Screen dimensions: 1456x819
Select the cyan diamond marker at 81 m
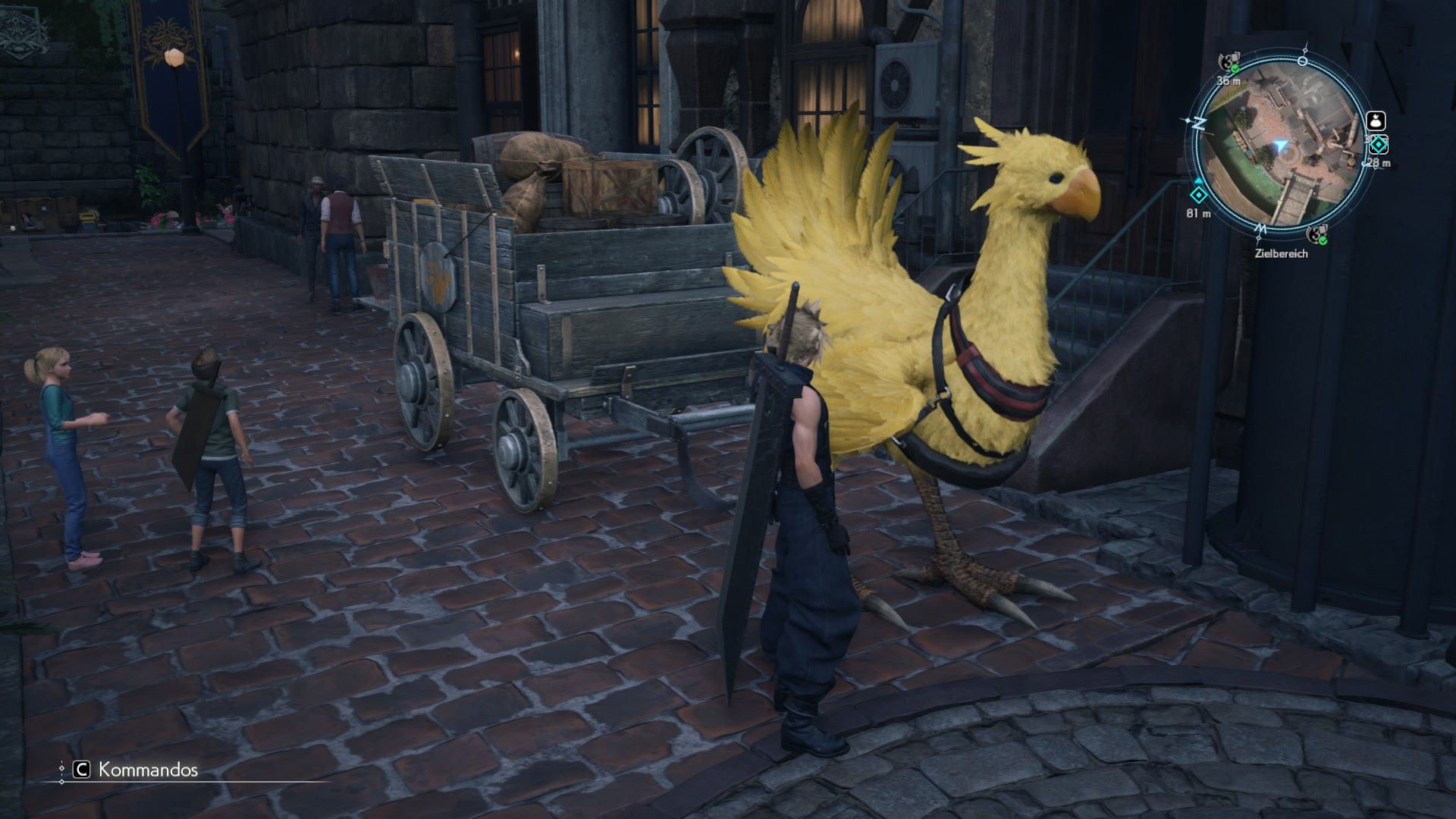pyautogui.click(x=1198, y=194)
